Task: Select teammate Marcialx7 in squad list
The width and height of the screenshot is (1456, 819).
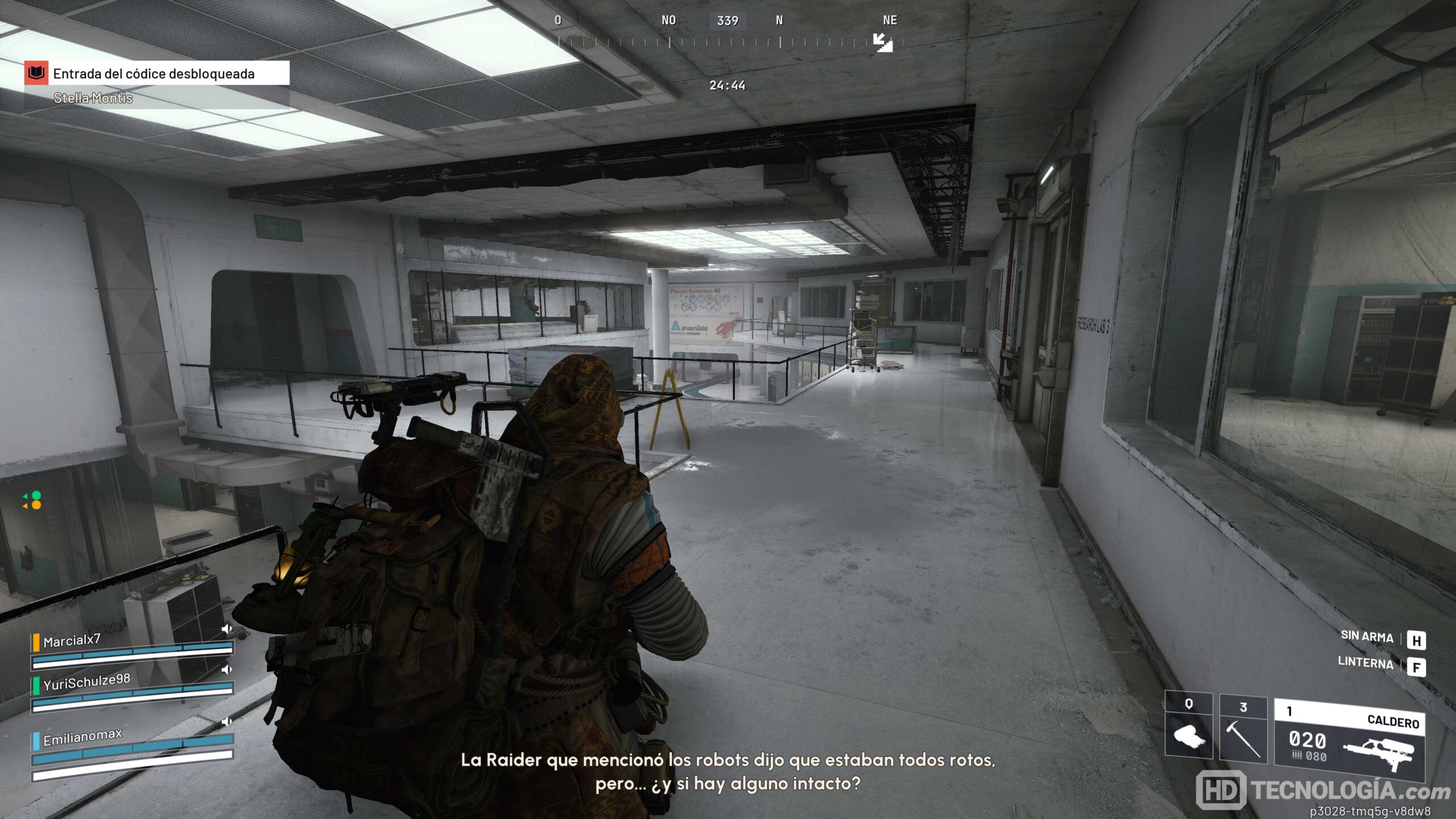Action: pyautogui.click(x=72, y=641)
